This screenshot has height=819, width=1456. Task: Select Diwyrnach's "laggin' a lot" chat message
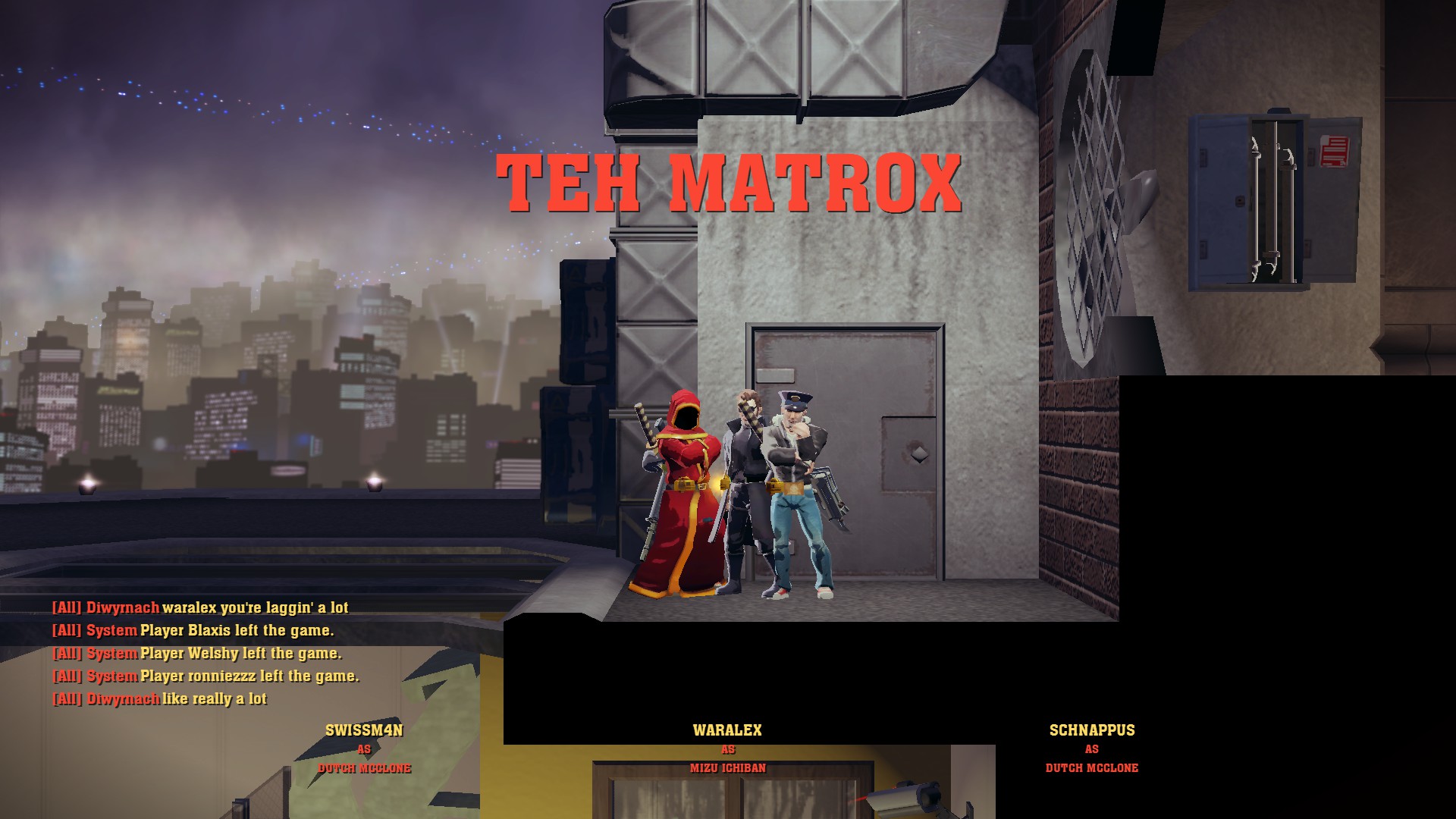200,607
